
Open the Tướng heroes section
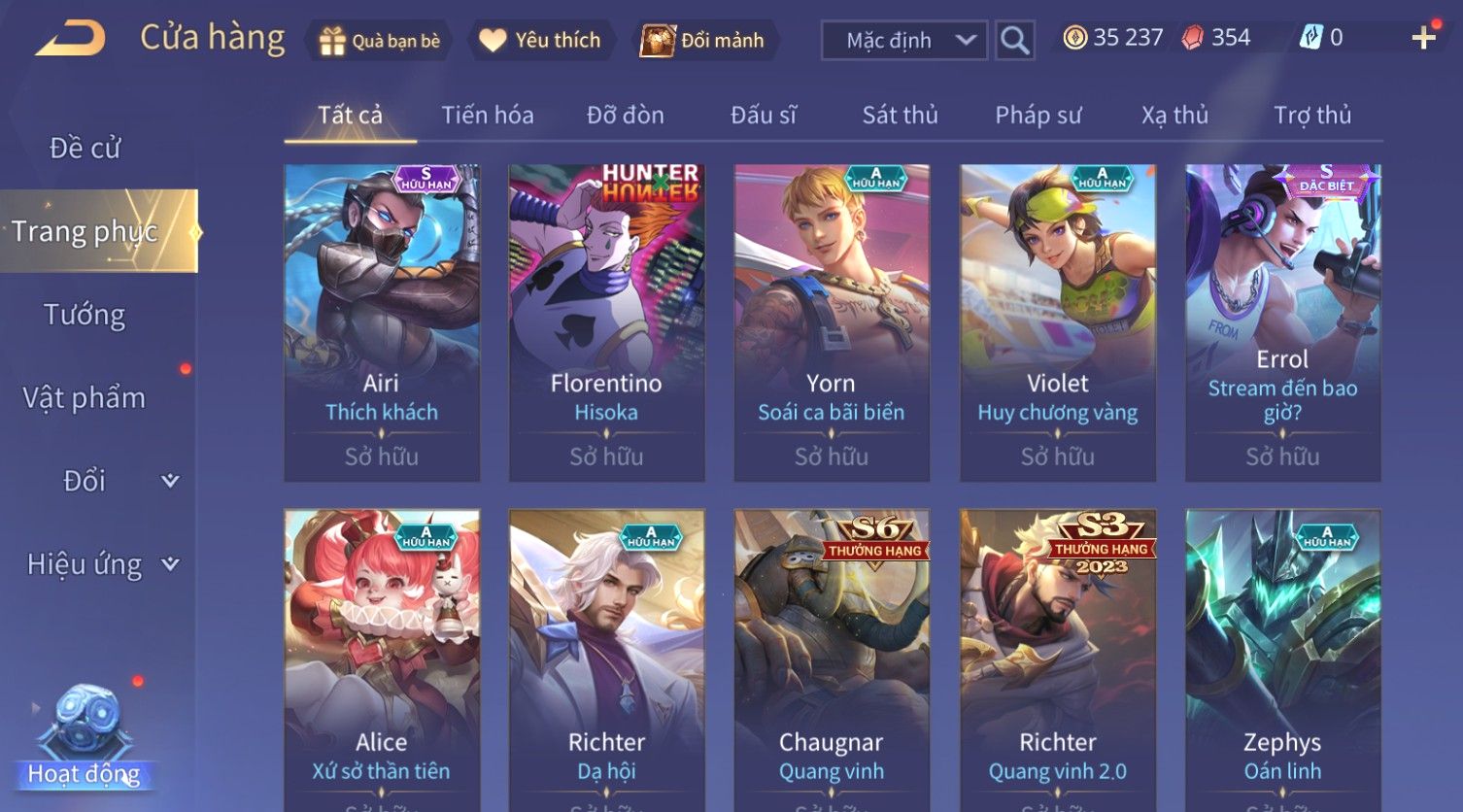tap(85, 315)
